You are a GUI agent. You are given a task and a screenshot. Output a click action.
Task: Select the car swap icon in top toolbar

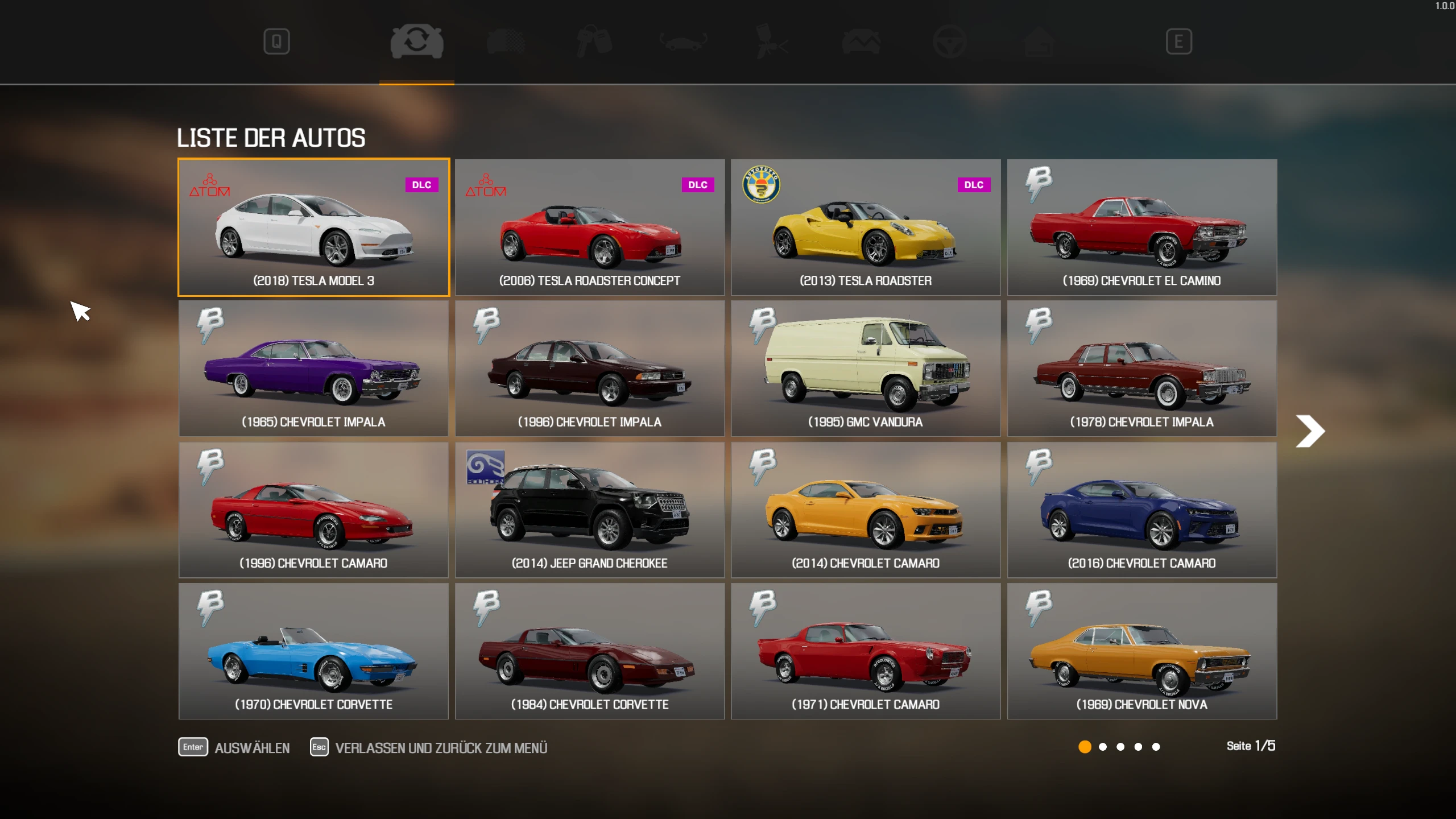[x=417, y=41]
